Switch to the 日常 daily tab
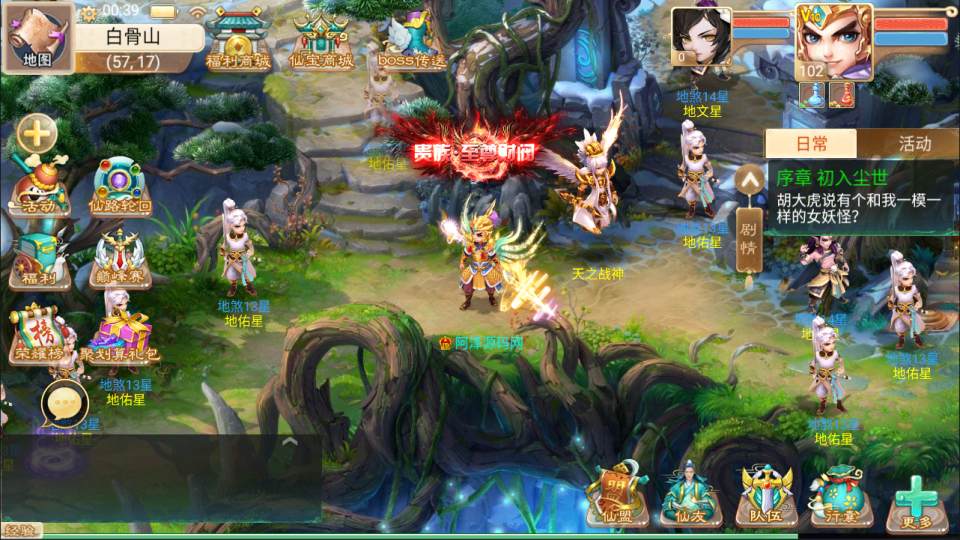 point(811,144)
